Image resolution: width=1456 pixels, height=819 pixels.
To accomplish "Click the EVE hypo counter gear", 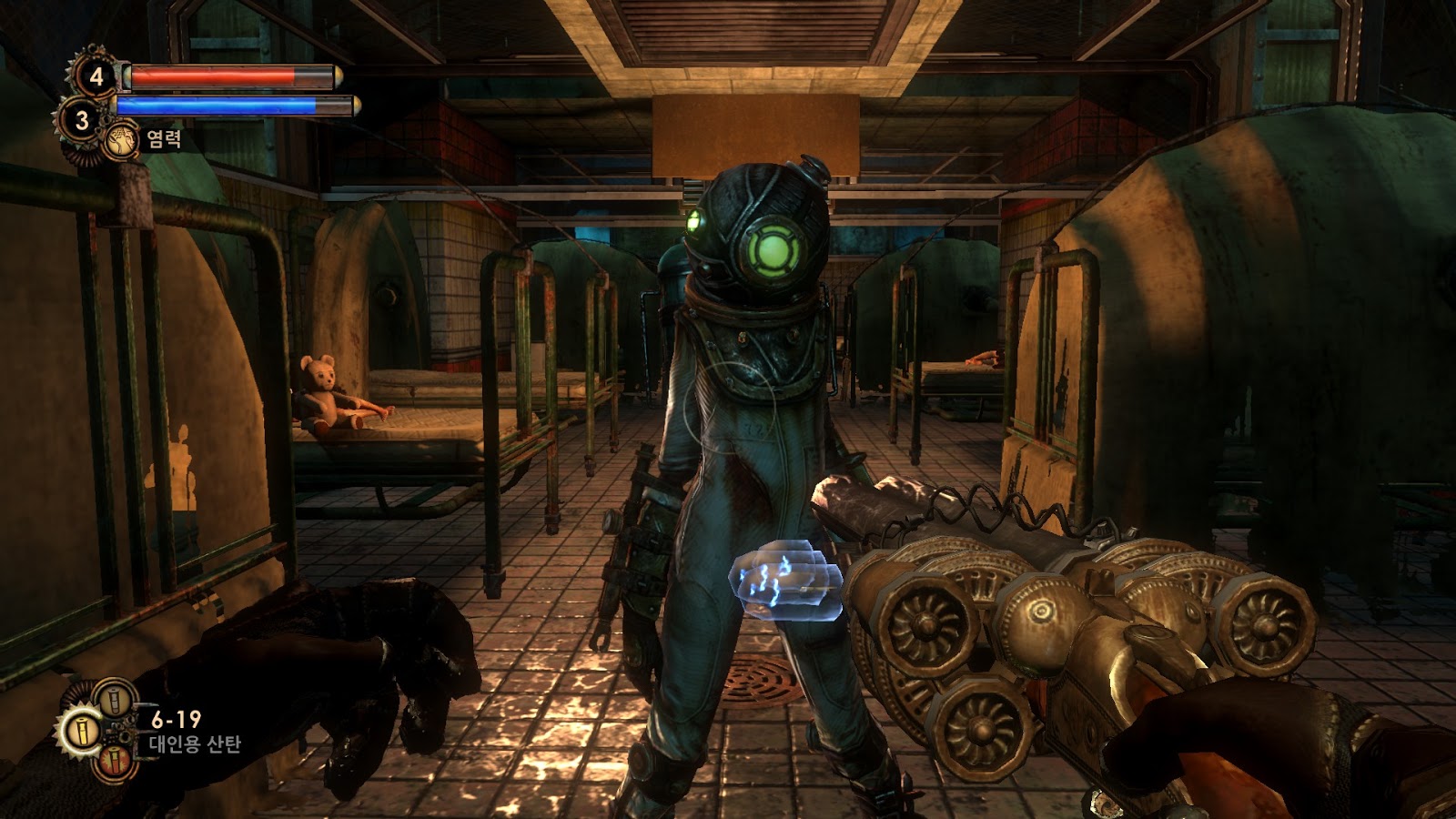I will [81, 120].
